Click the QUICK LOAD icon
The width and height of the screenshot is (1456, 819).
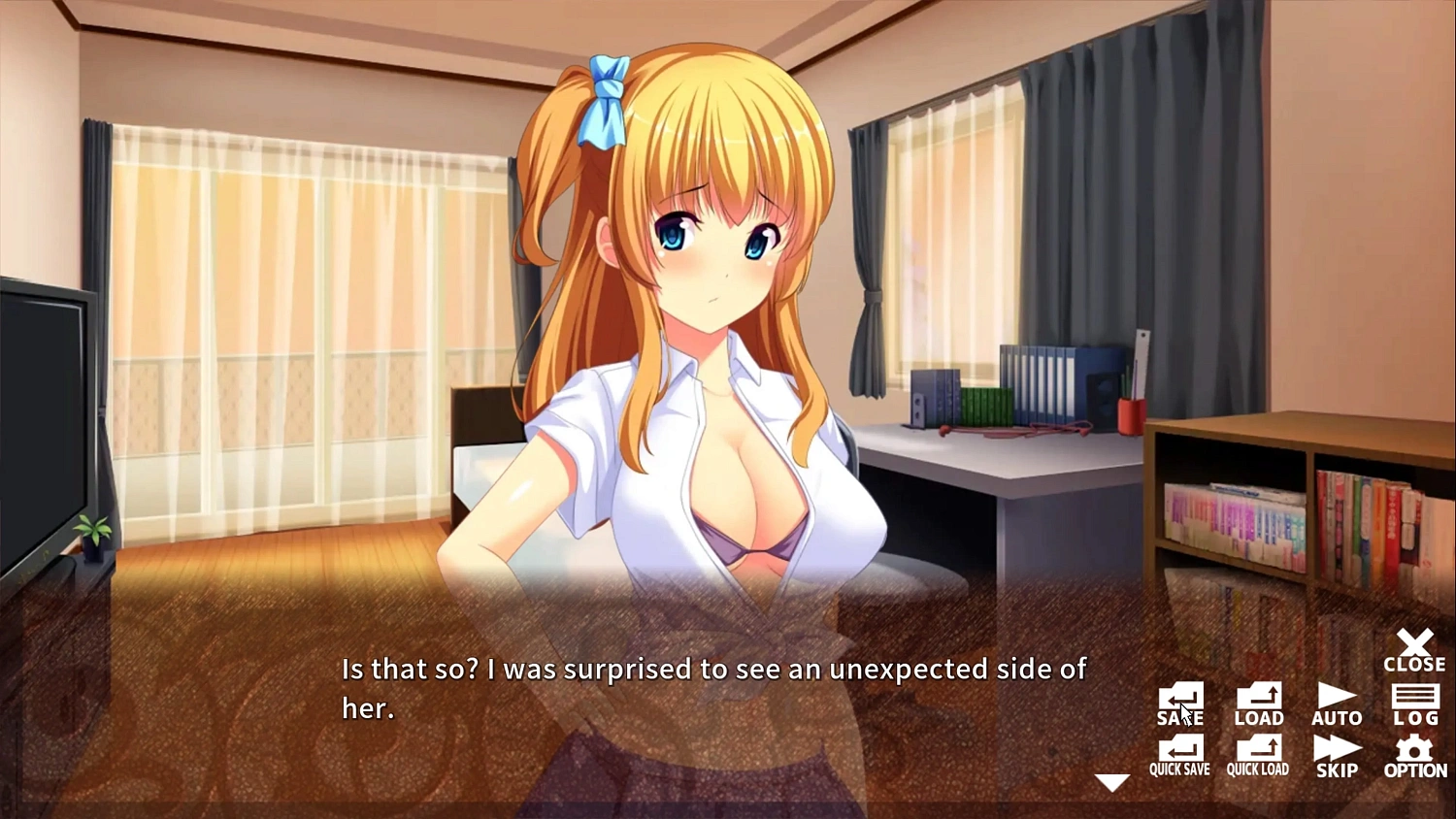click(x=1258, y=752)
